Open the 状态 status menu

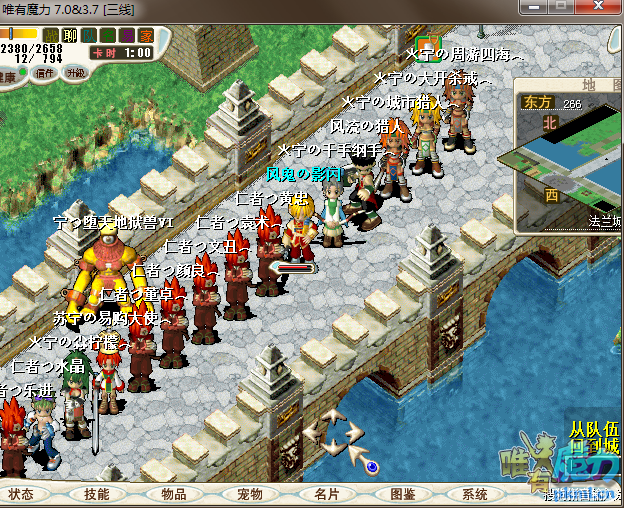[x=23, y=494]
